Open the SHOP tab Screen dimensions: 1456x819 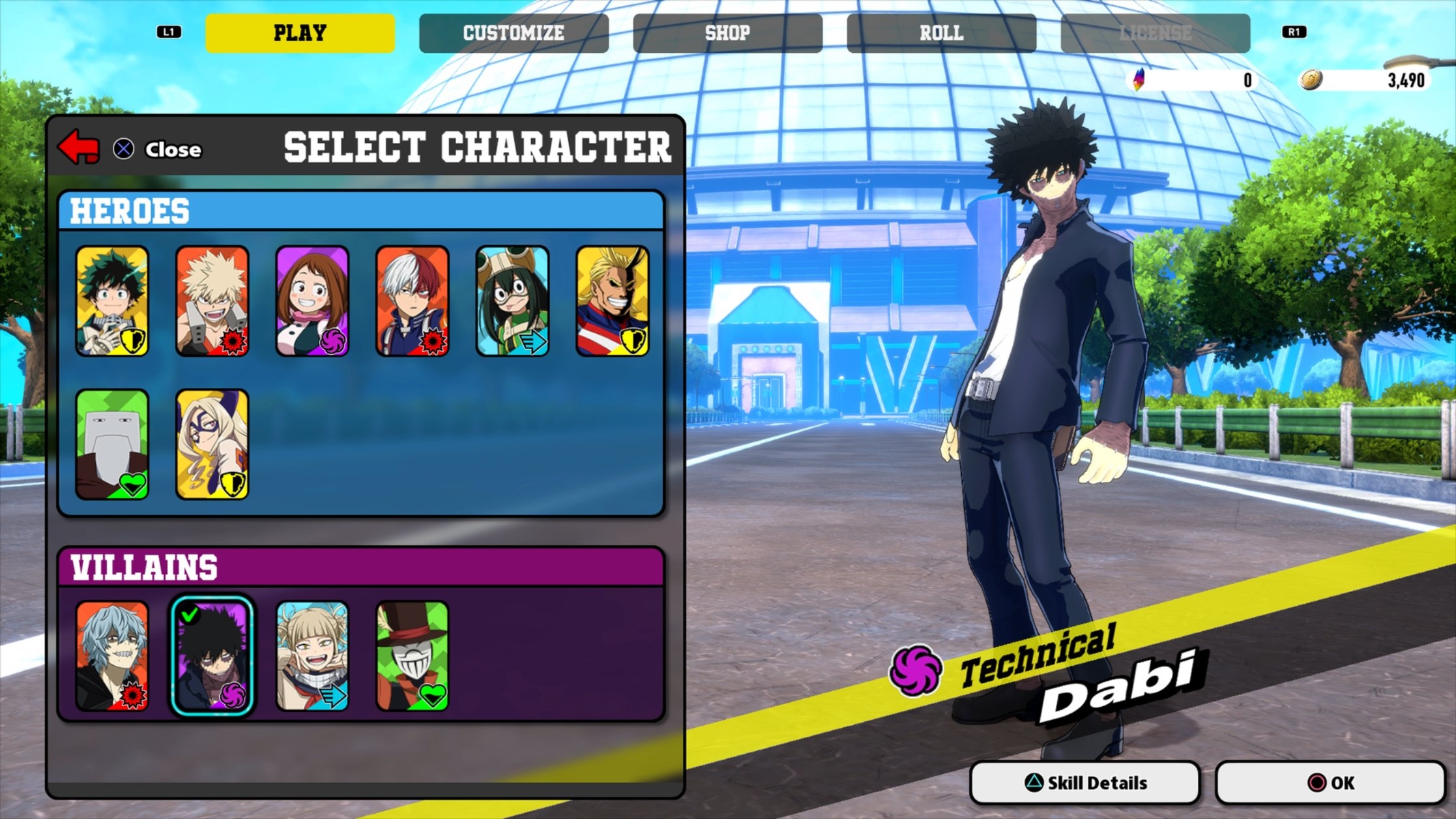click(728, 33)
